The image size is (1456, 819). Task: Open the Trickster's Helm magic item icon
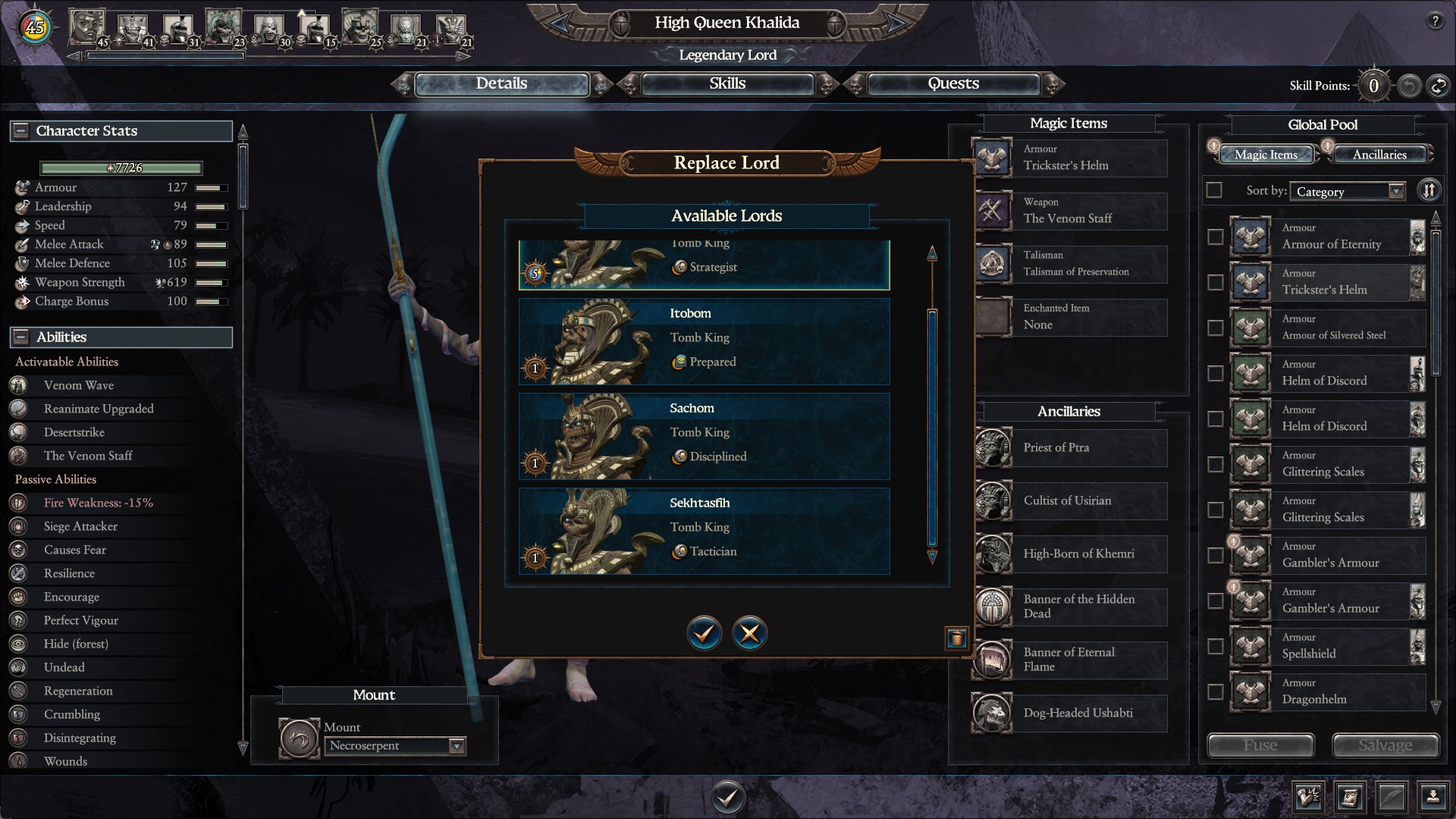pos(993,158)
